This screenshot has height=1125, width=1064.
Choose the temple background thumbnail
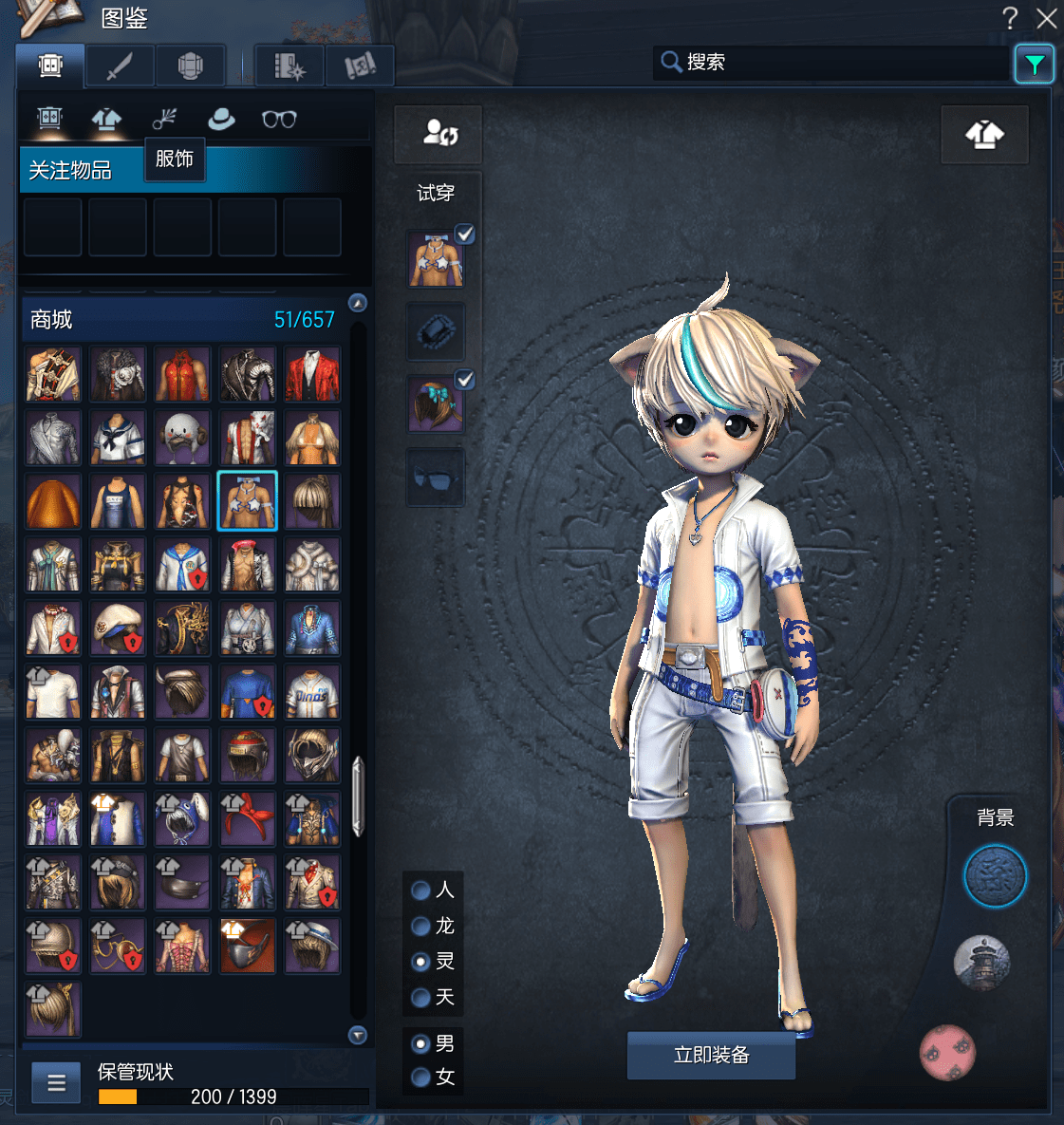981,962
